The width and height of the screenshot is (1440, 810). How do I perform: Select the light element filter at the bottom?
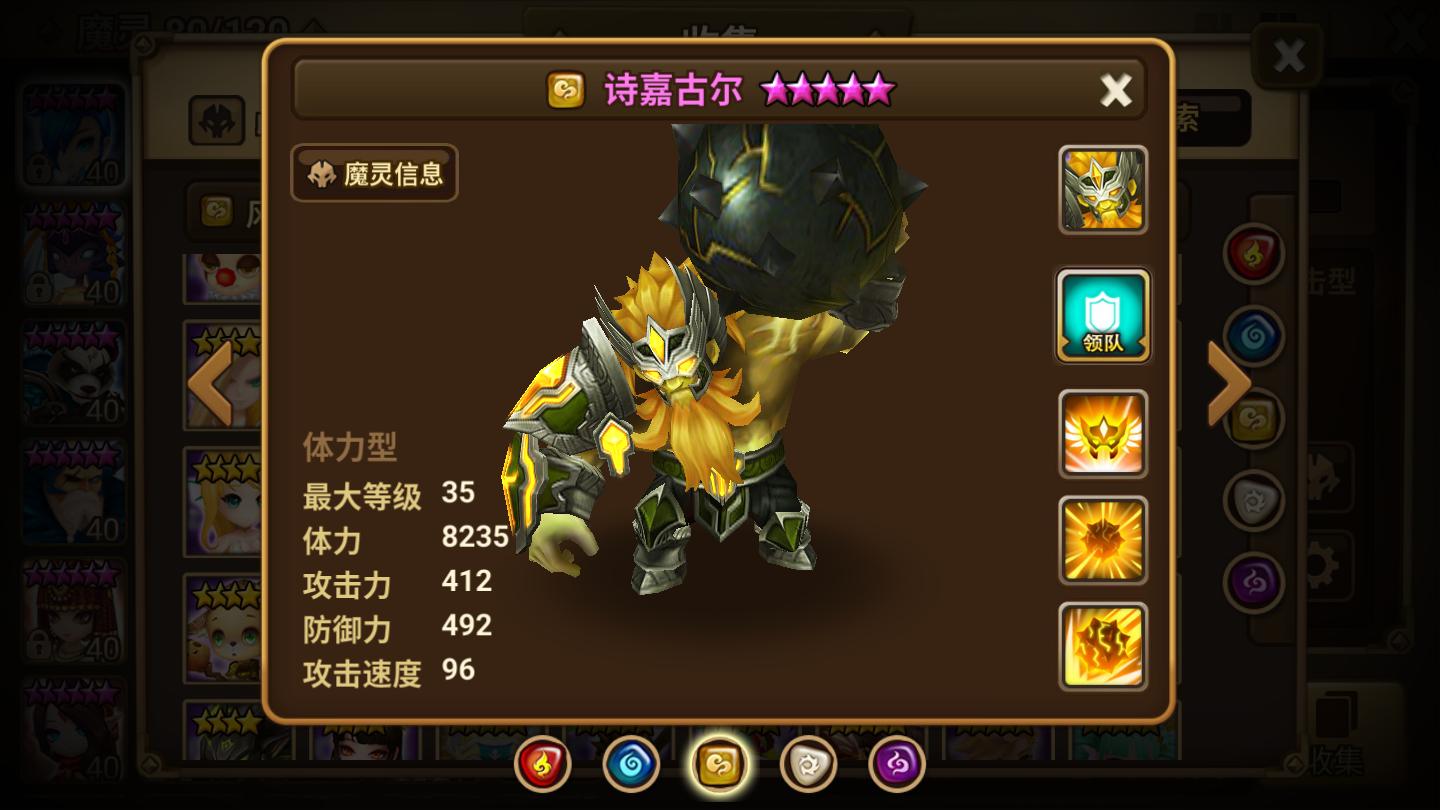click(808, 762)
